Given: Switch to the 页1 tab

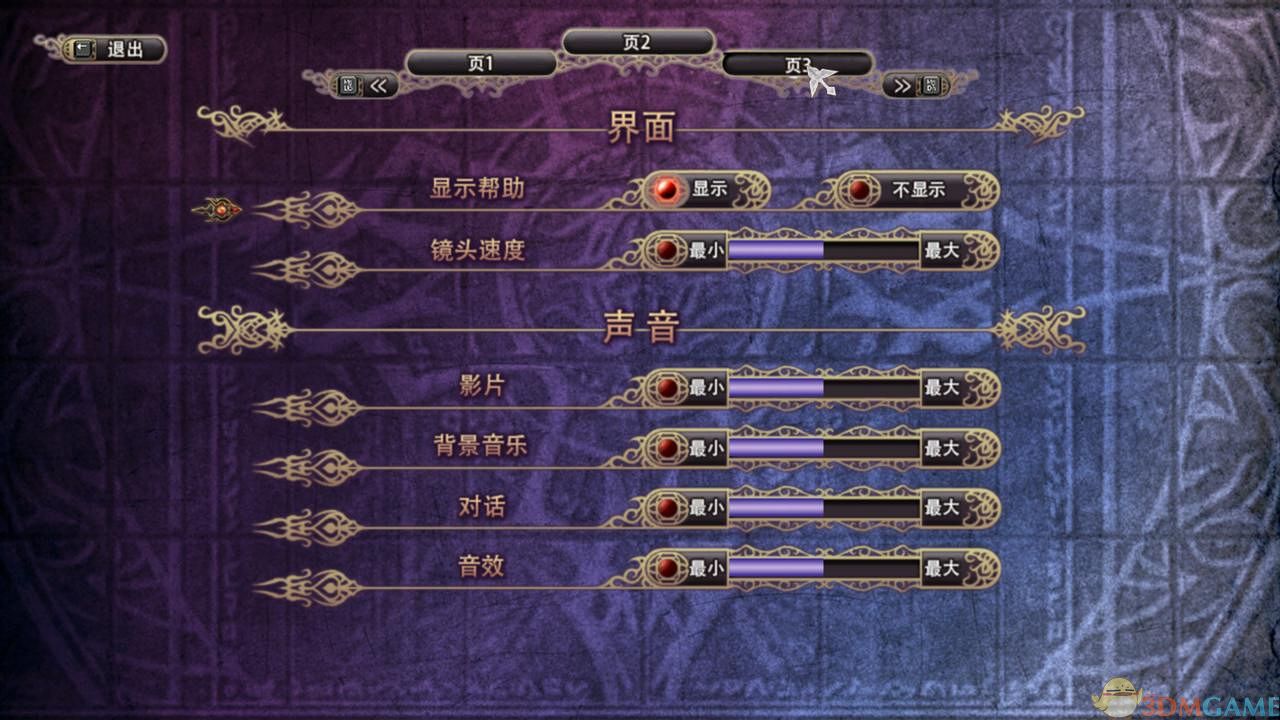Looking at the screenshot, I should (x=480, y=61).
